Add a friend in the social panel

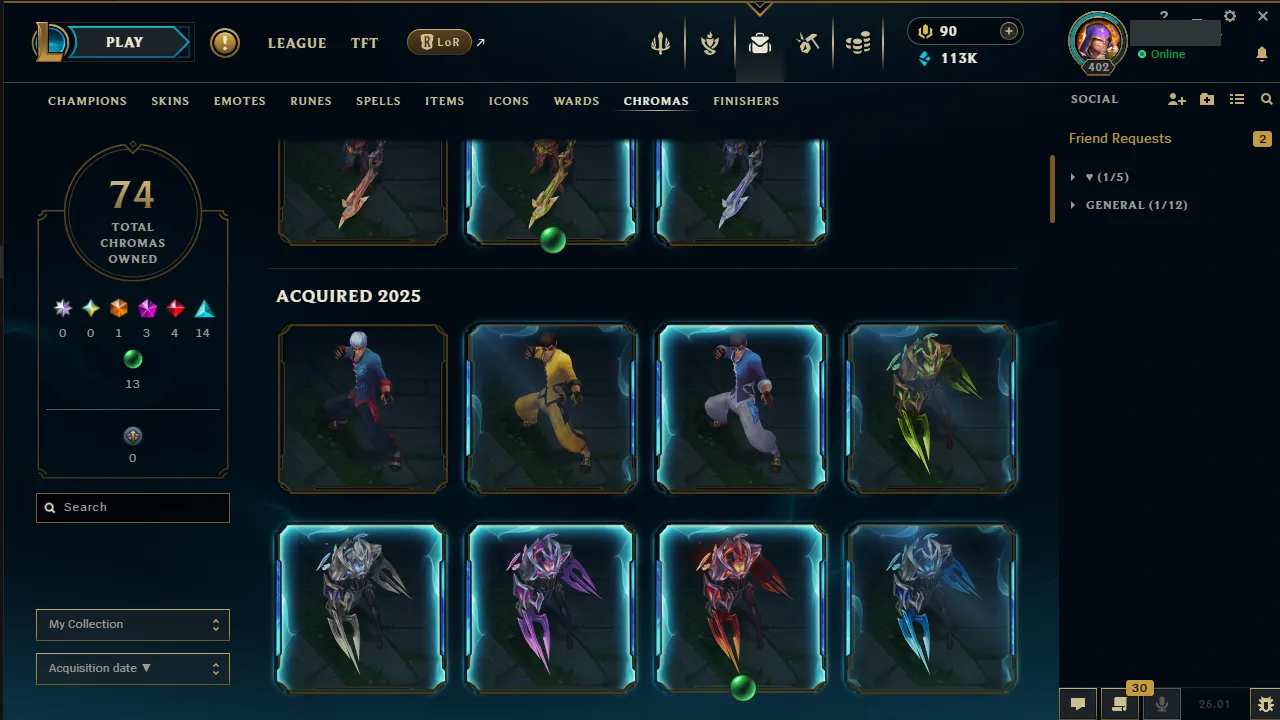[x=1176, y=99]
